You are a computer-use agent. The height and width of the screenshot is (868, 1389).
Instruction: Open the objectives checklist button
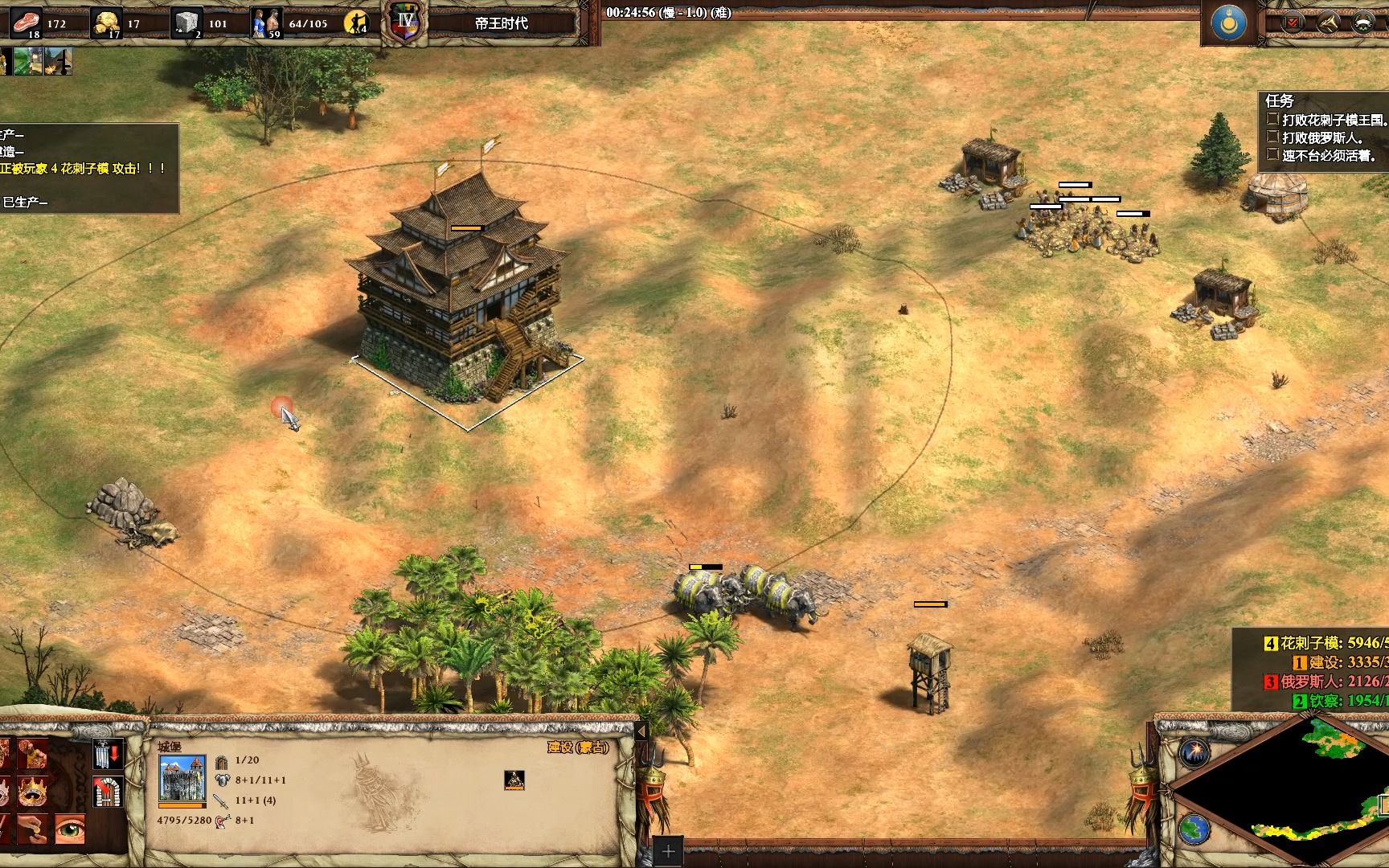point(1293,23)
